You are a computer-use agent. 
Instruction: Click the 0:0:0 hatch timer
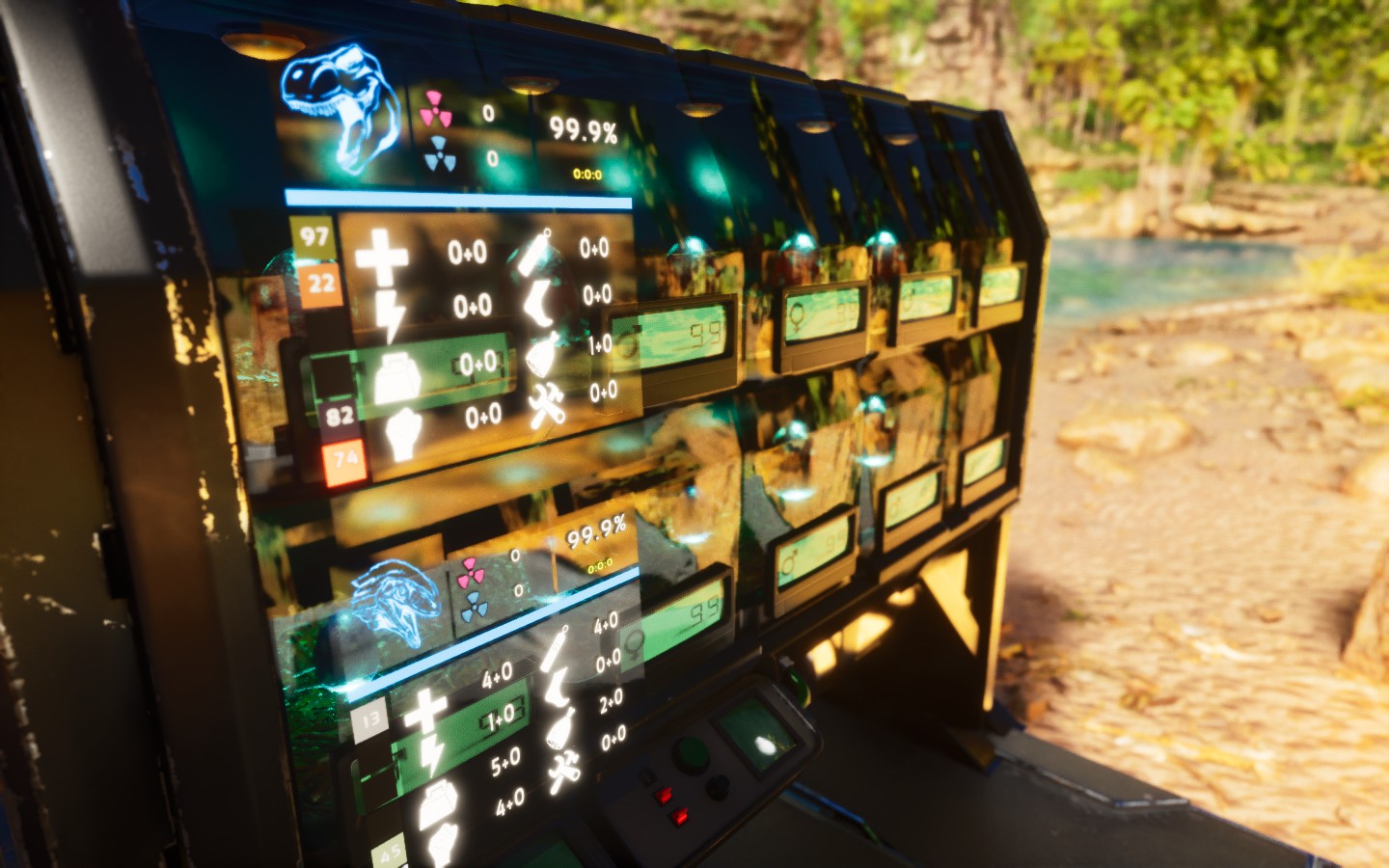[588, 176]
